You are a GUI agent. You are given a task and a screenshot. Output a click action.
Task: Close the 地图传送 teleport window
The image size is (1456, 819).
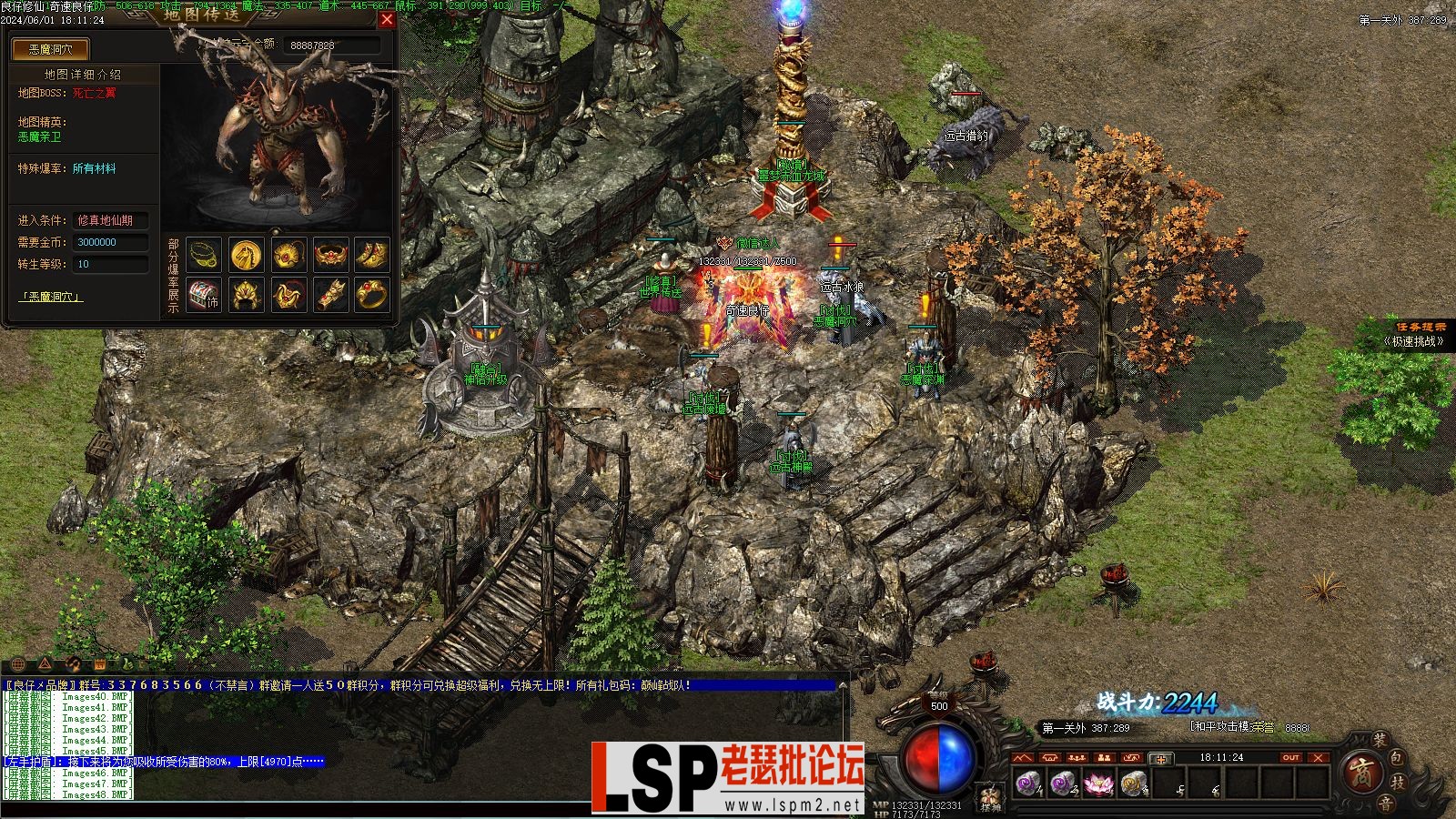[x=387, y=19]
